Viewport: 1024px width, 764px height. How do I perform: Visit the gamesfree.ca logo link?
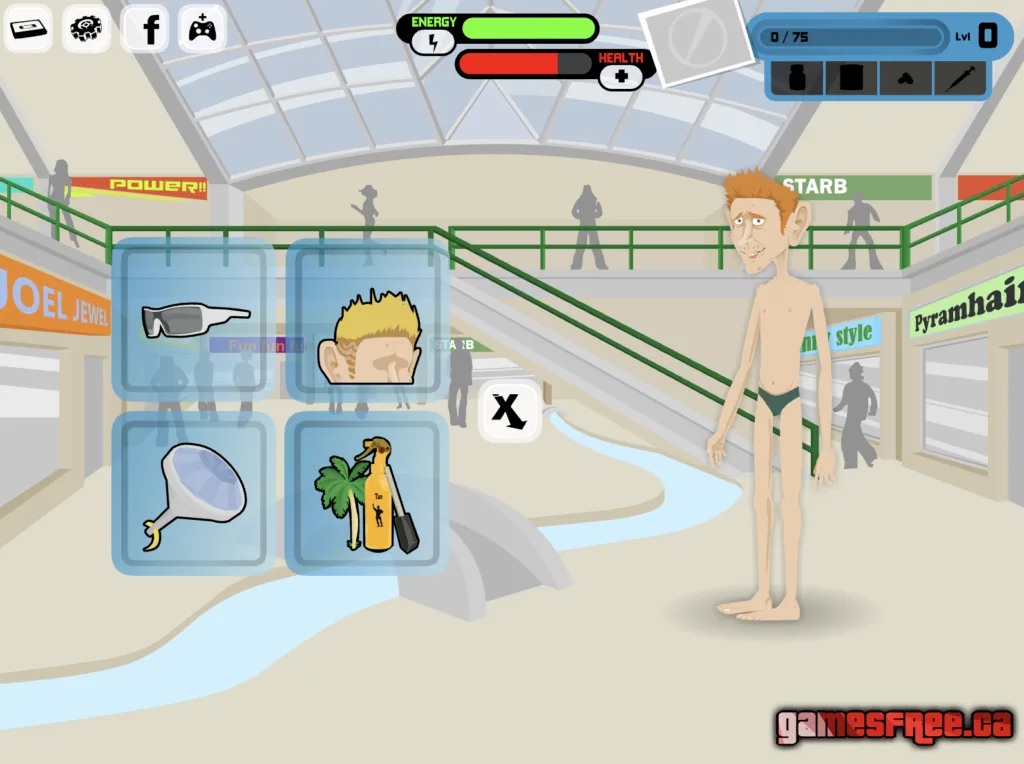tap(894, 725)
